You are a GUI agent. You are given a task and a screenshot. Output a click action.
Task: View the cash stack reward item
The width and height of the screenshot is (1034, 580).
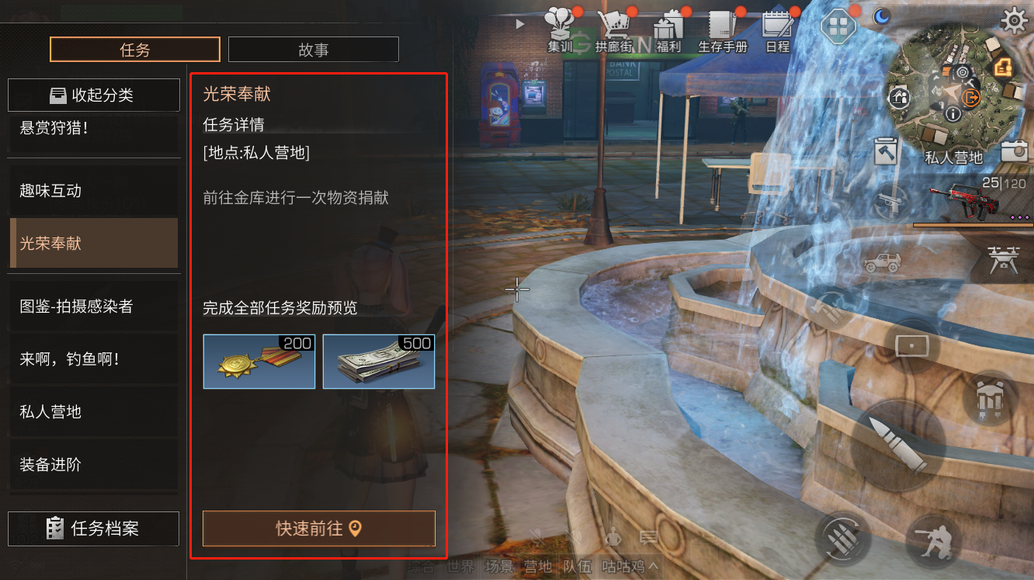click(x=378, y=361)
